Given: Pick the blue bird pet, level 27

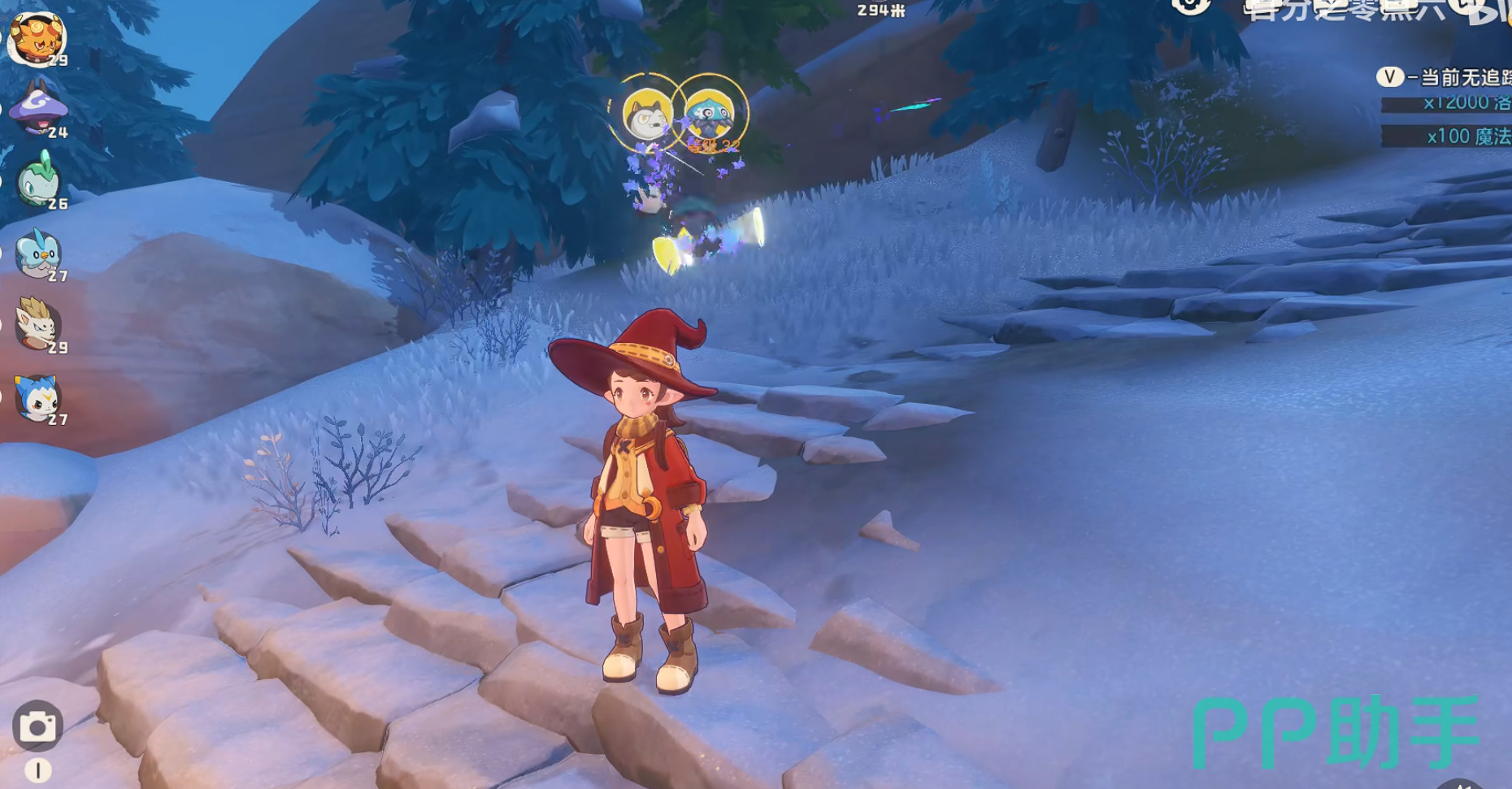Looking at the screenshot, I should click(x=37, y=253).
